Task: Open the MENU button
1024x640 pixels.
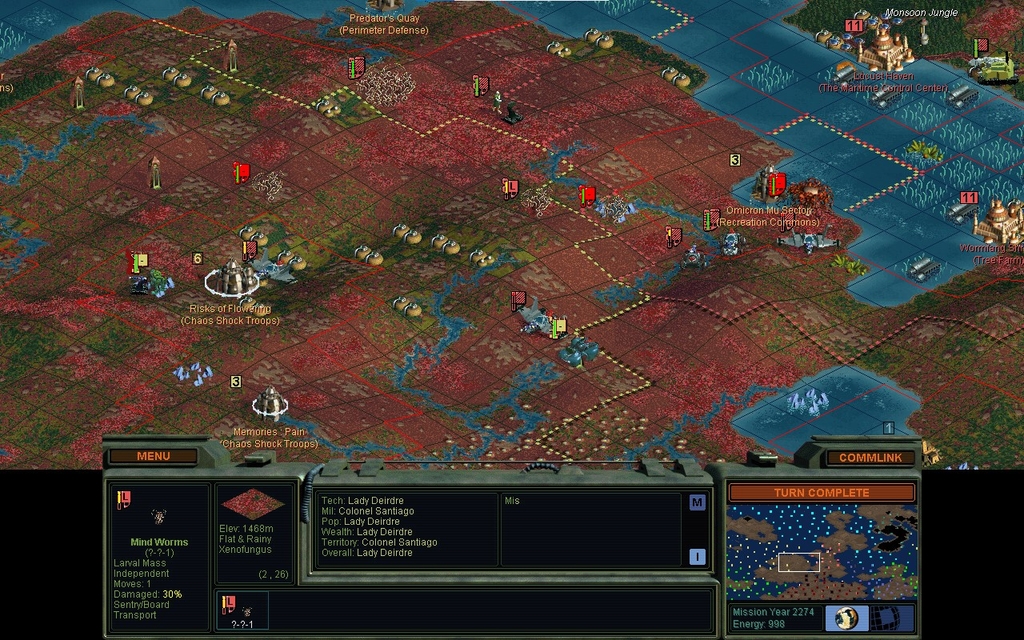Action: [153, 456]
